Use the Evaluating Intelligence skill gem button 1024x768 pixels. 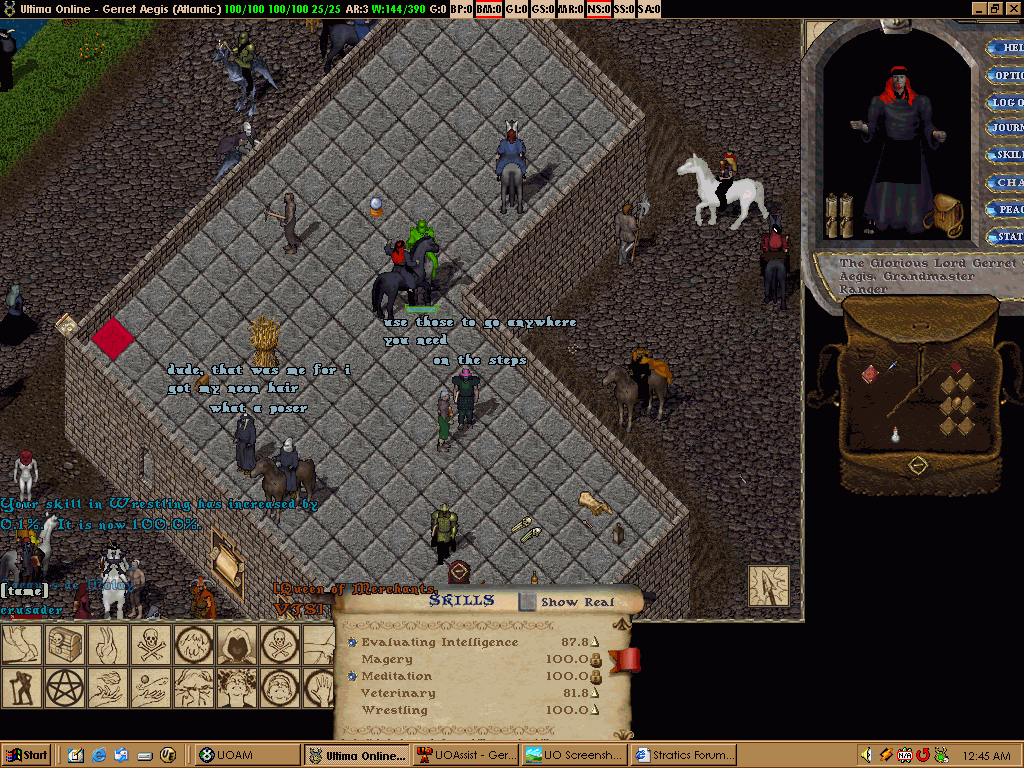[x=352, y=642]
